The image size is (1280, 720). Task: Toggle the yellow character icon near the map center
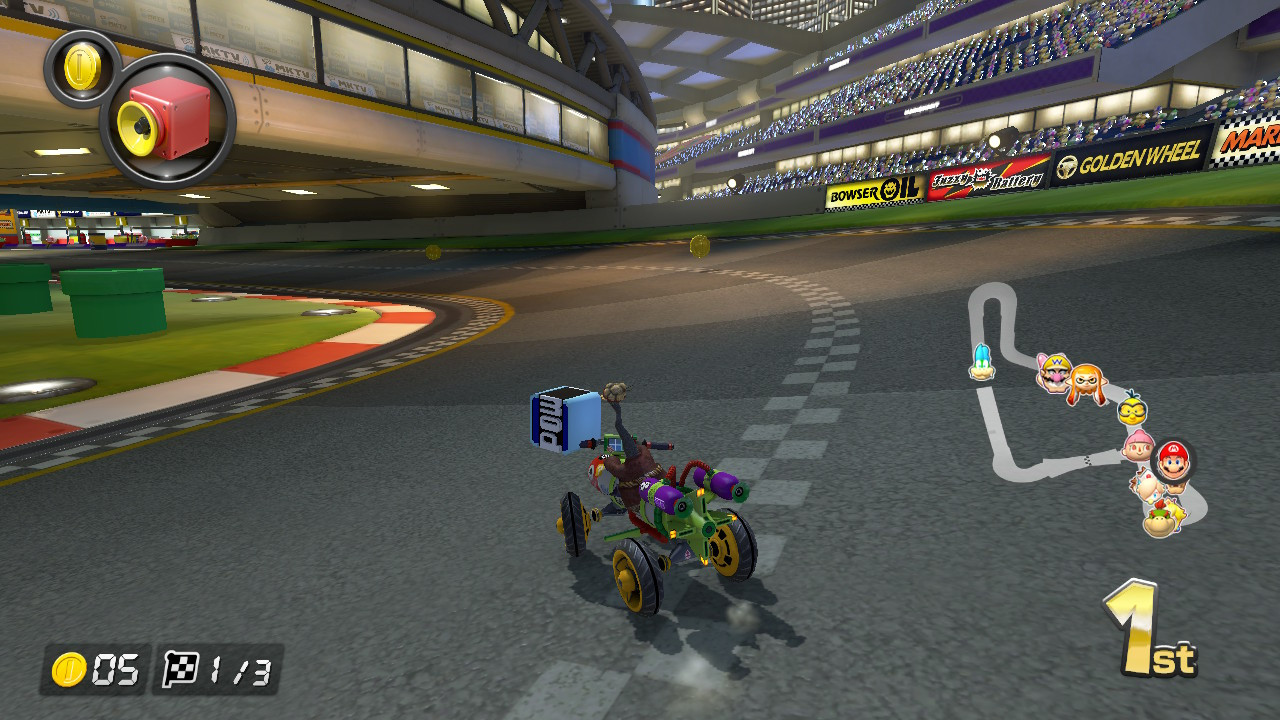tap(1131, 410)
